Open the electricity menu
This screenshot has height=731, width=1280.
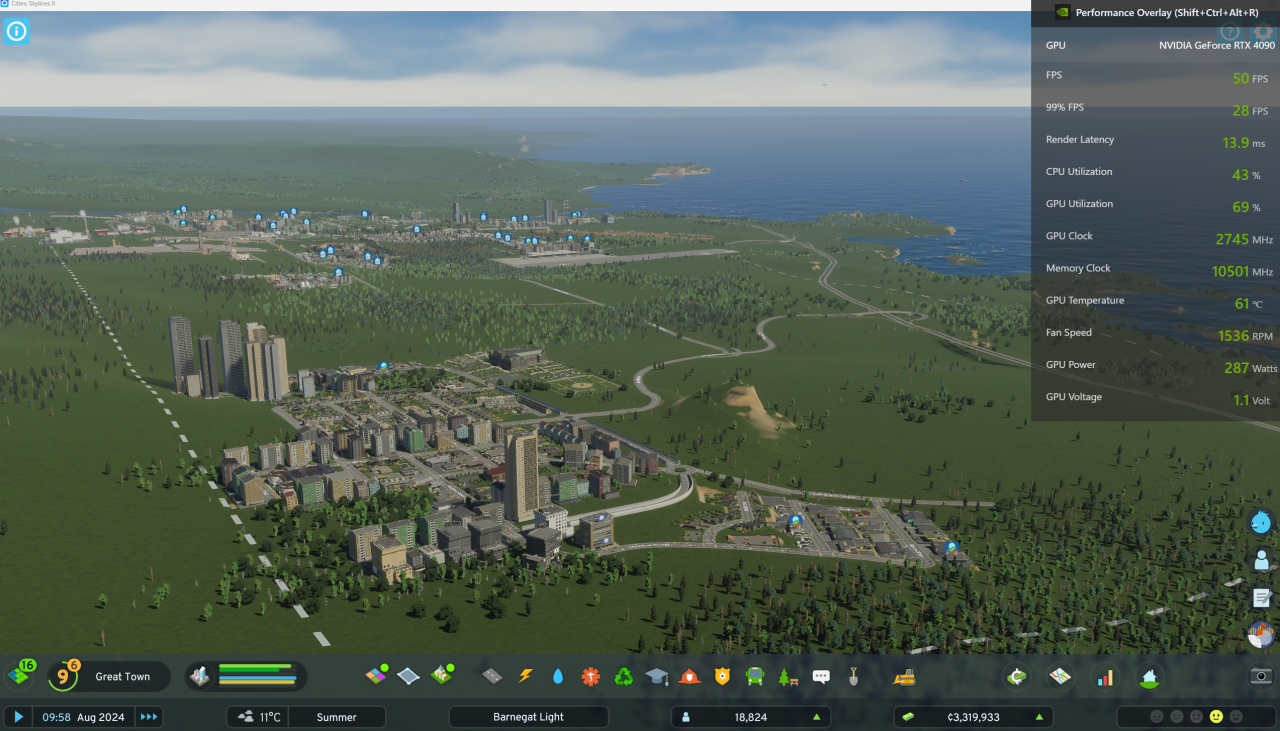point(525,677)
